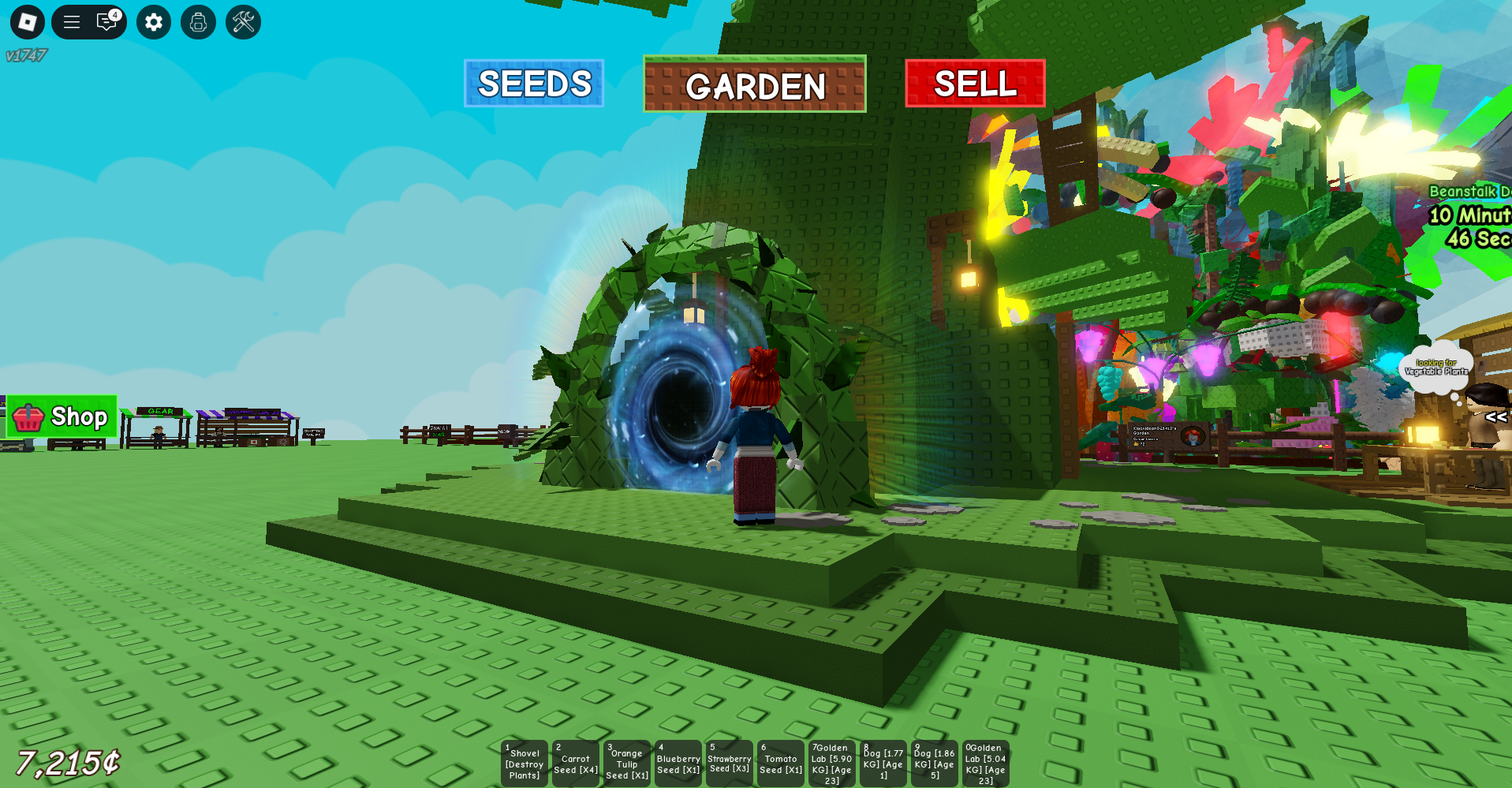The image size is (1512, 788).
Task: Select Carrot Seed from the hotbar
Action: click(x=575, y=763)
